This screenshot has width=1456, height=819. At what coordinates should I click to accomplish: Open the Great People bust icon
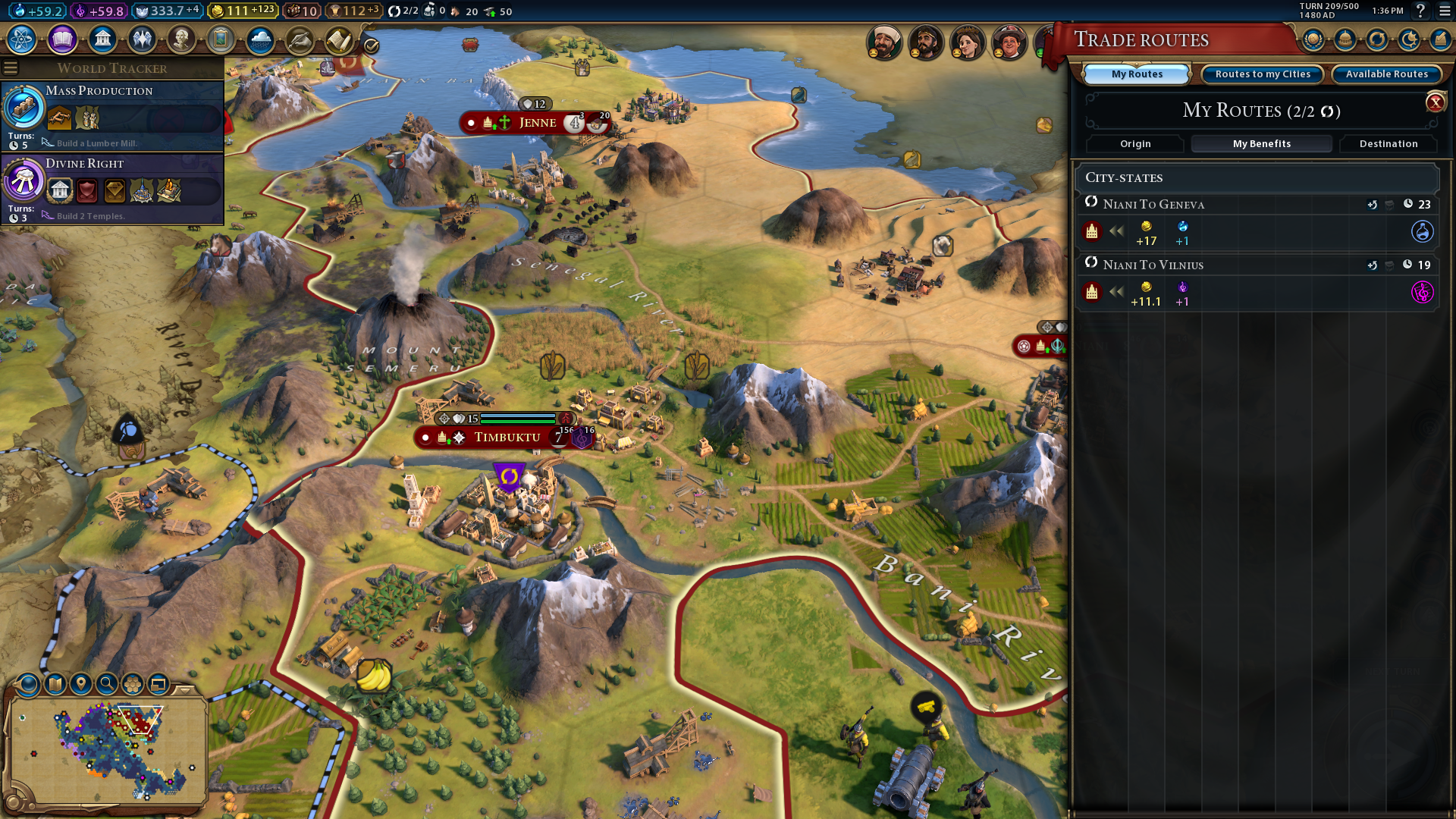(181, 39)
